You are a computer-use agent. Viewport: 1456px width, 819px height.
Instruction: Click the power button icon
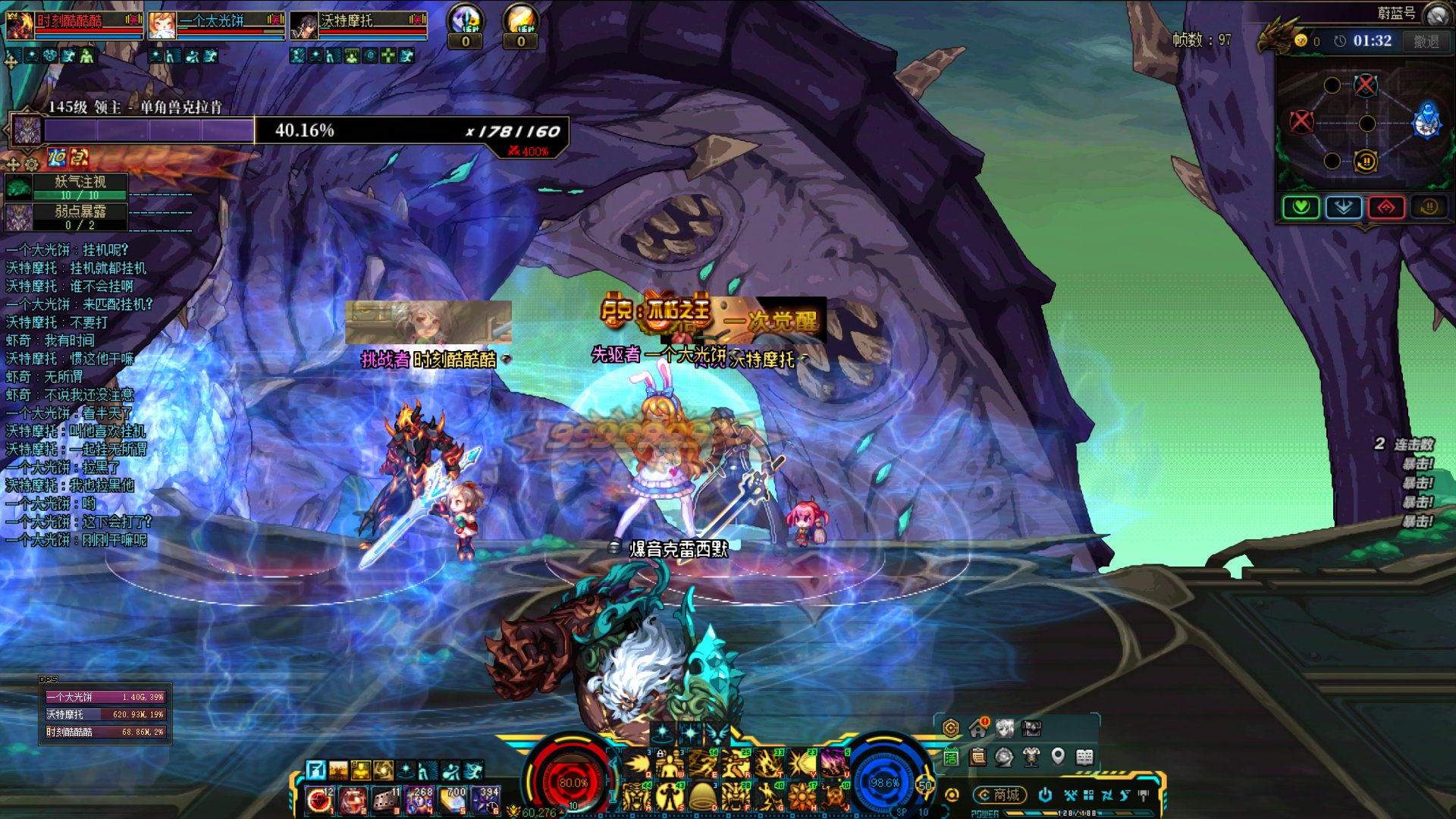[x=1045, y=795]
